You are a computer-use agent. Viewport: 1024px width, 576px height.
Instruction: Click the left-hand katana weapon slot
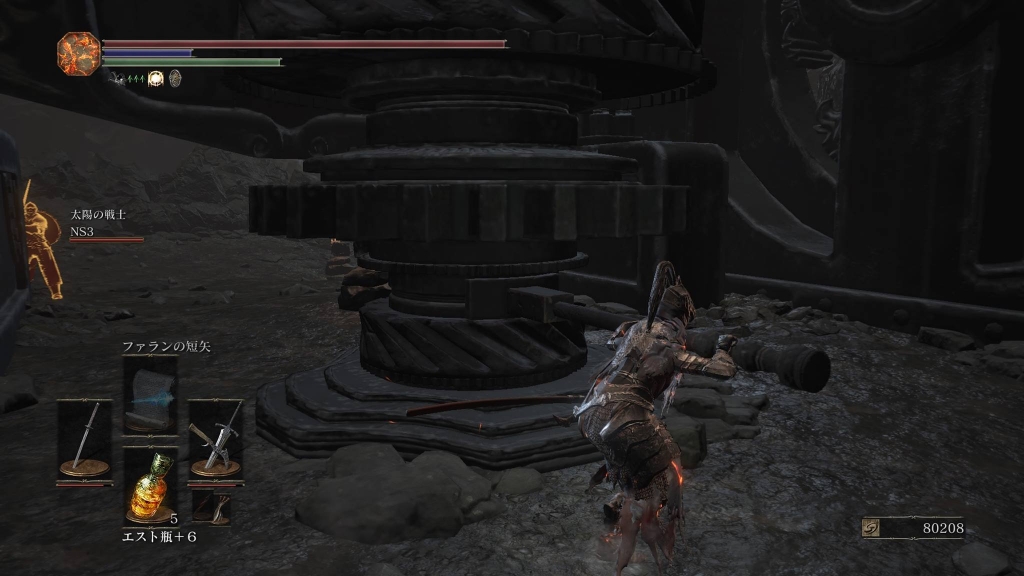[x=84, y=438]
